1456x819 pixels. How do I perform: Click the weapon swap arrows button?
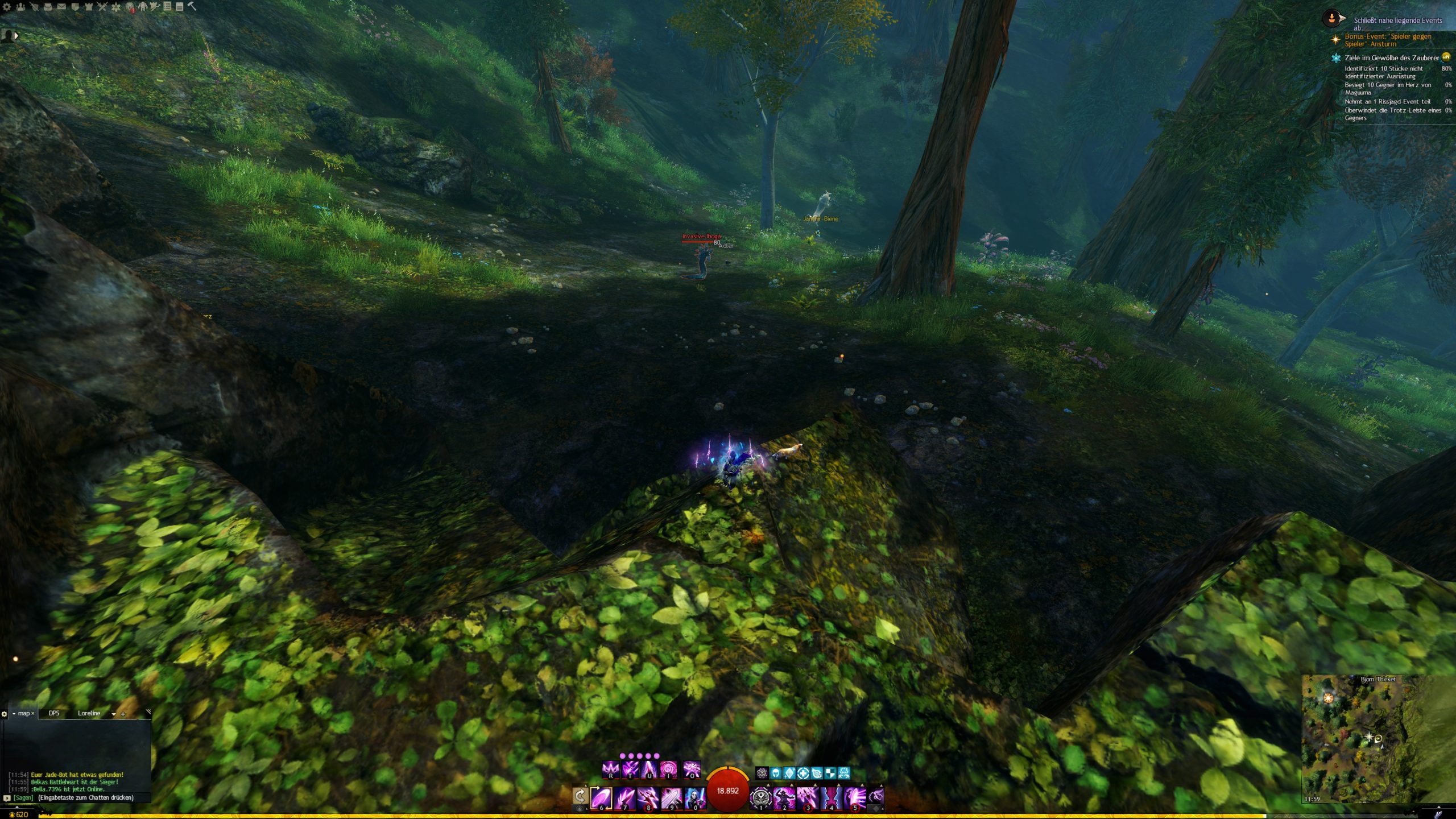[580, 796]
